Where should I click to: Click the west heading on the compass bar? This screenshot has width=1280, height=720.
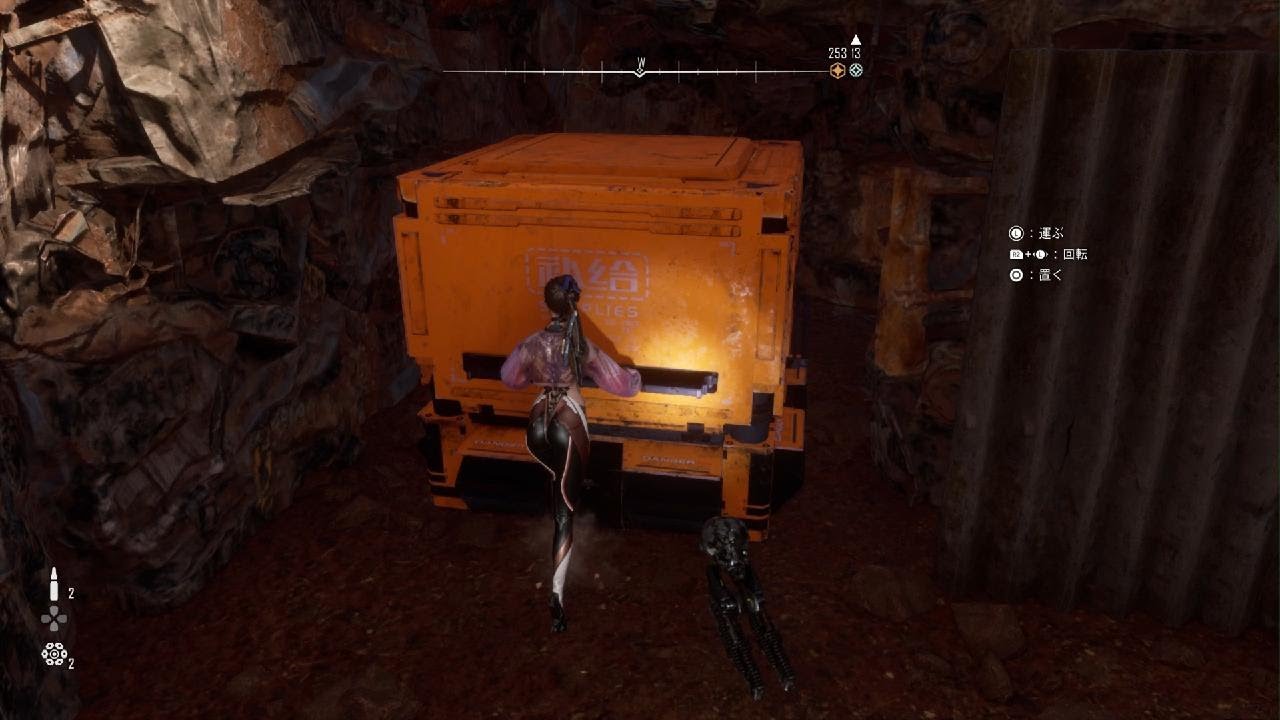641,62
